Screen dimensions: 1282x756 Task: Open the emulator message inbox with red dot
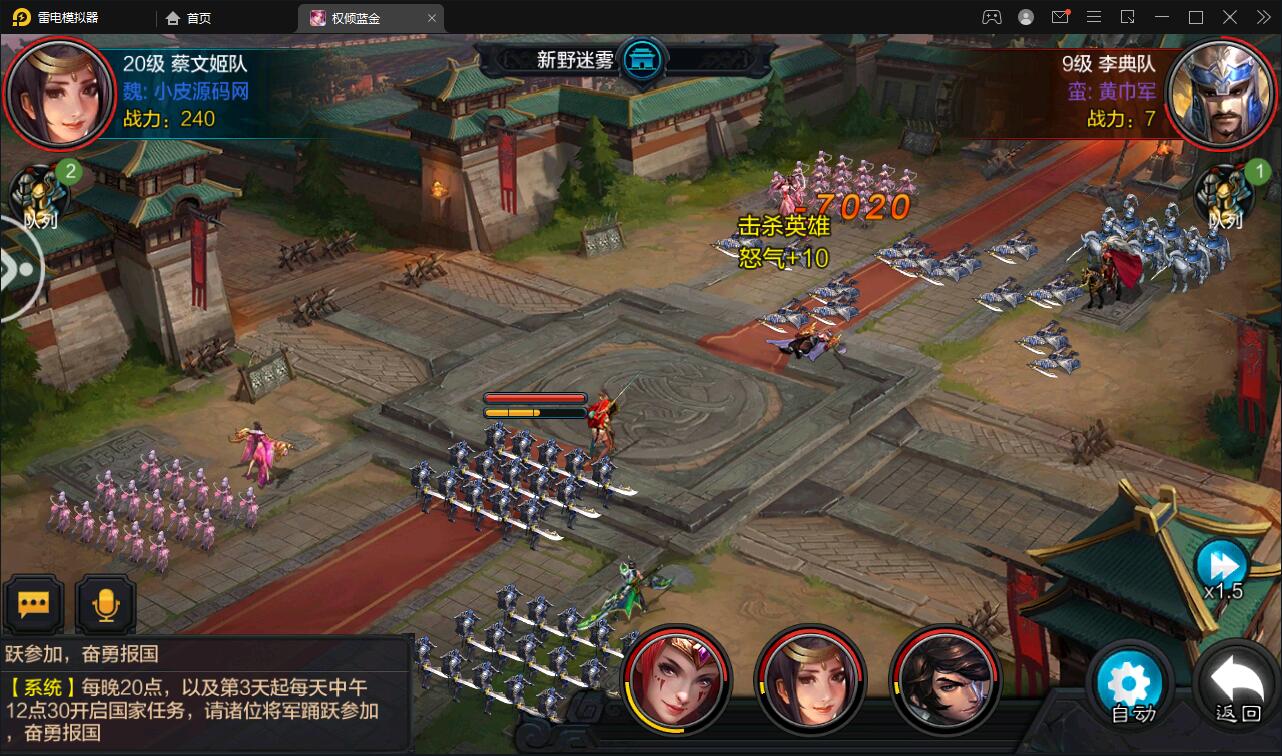[1062, 17]
